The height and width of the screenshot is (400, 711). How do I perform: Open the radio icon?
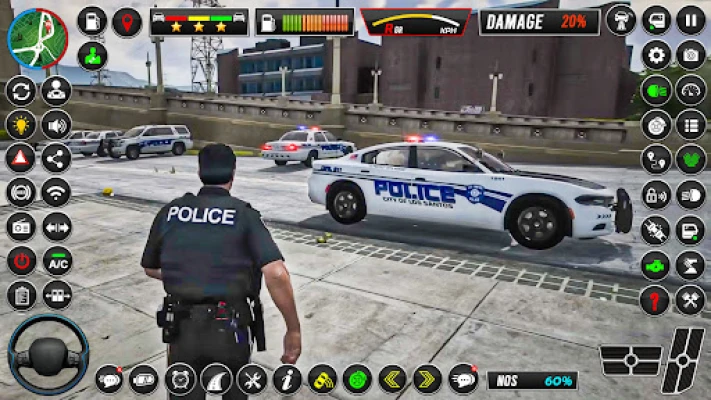tap(21, 226)
